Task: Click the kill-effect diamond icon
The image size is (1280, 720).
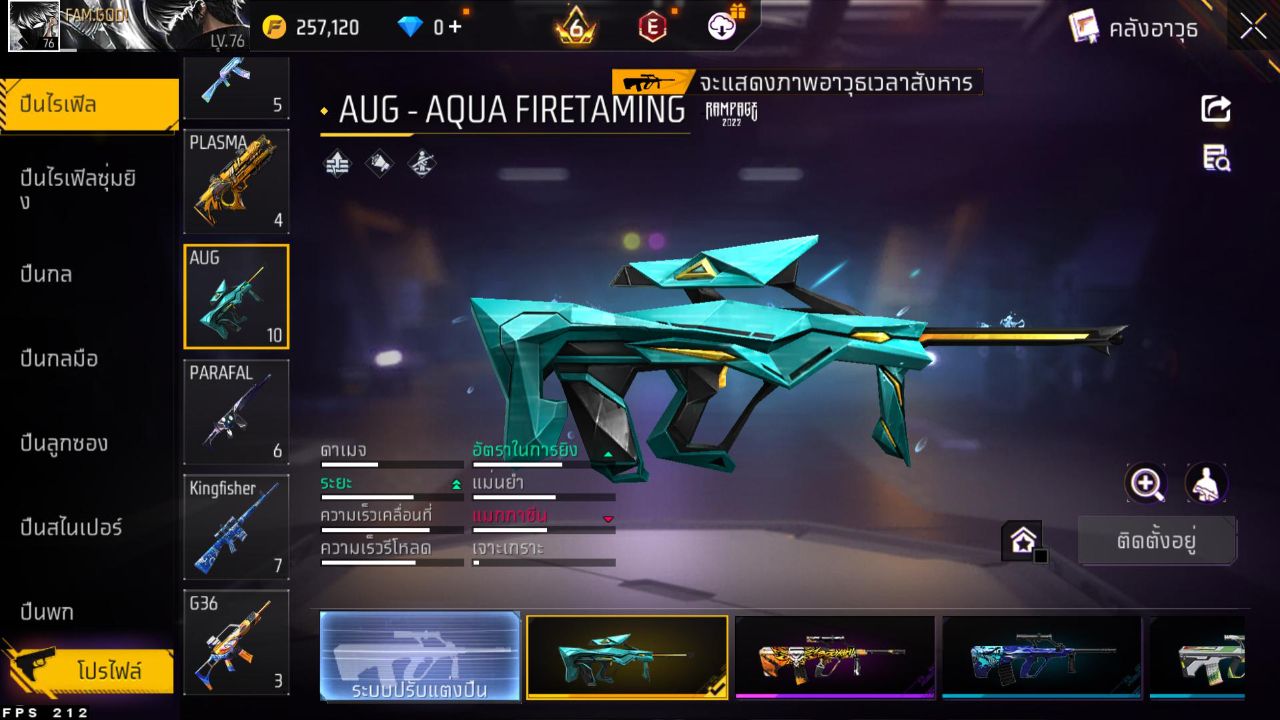Action: (421, 162)
